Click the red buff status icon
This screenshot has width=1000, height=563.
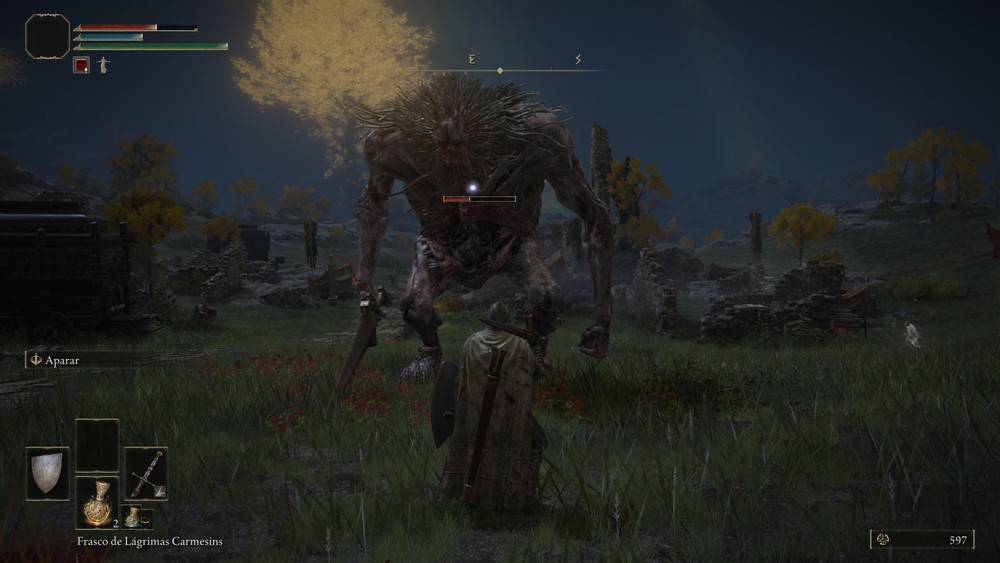(82, 65)
